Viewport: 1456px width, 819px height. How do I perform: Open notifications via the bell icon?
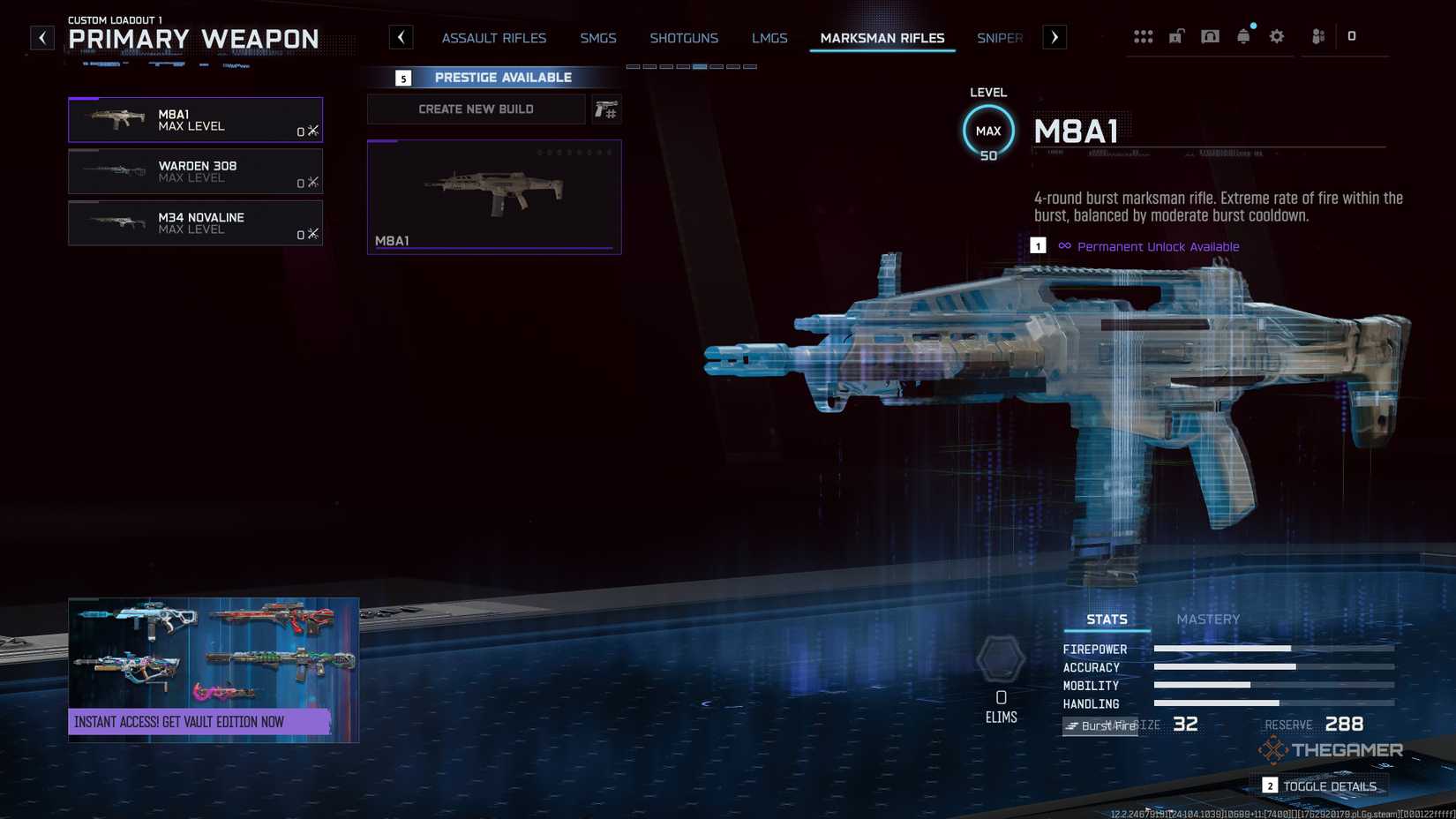point(1243,36)
